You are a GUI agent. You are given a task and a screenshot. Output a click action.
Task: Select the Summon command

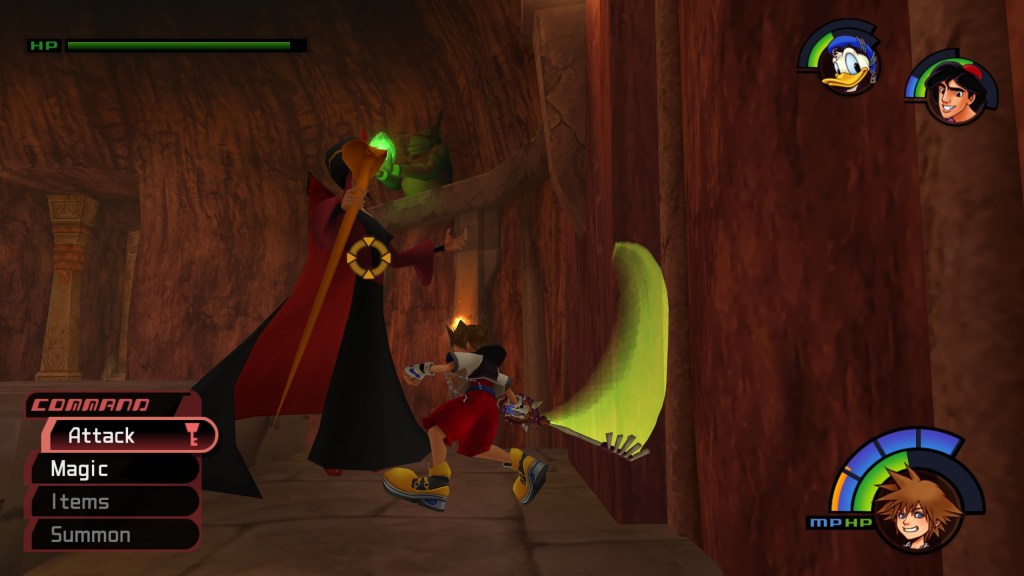coord(110,535)
